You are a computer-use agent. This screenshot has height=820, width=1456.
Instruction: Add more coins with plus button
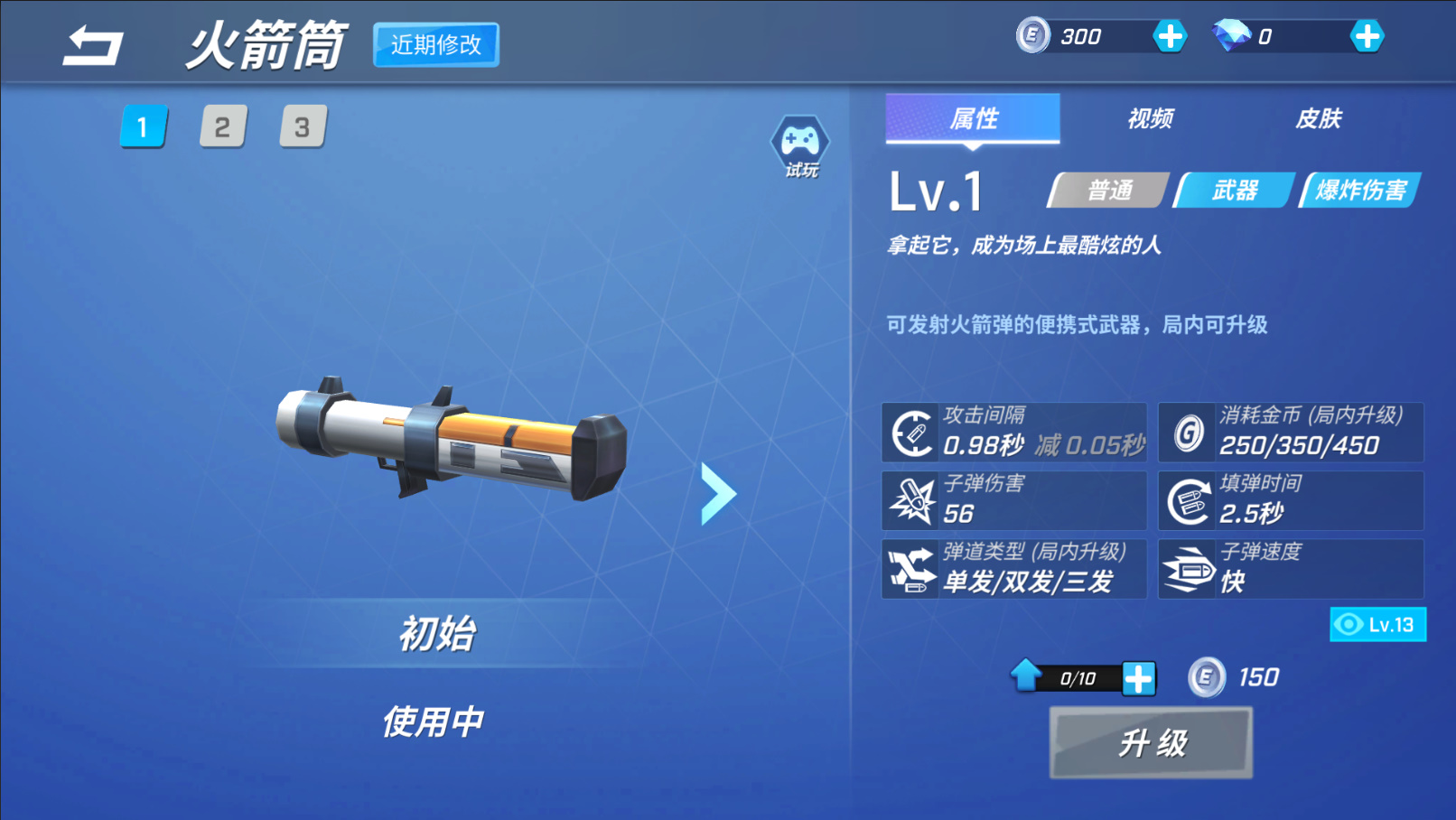pos(1170,37)
